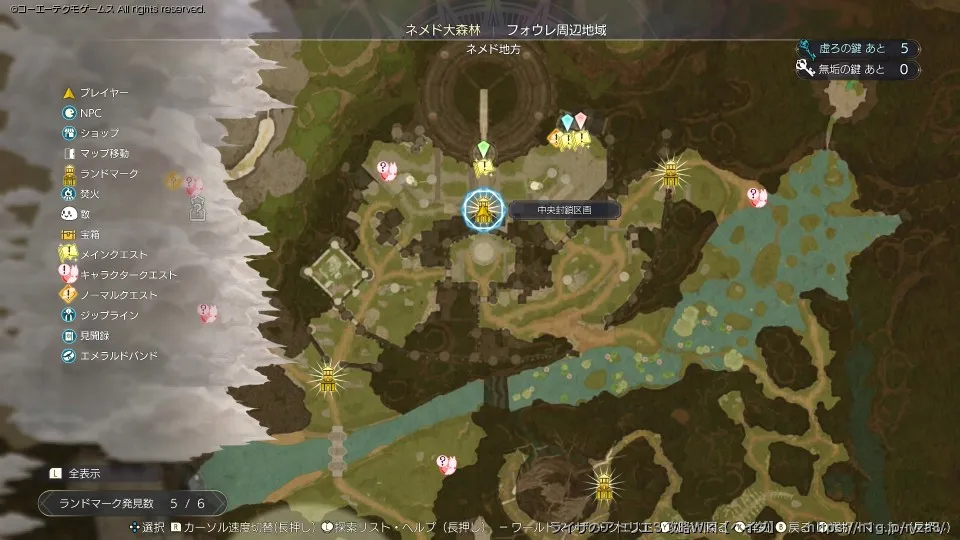Click the cyan gem marker on the map

(x=567, y=122)
